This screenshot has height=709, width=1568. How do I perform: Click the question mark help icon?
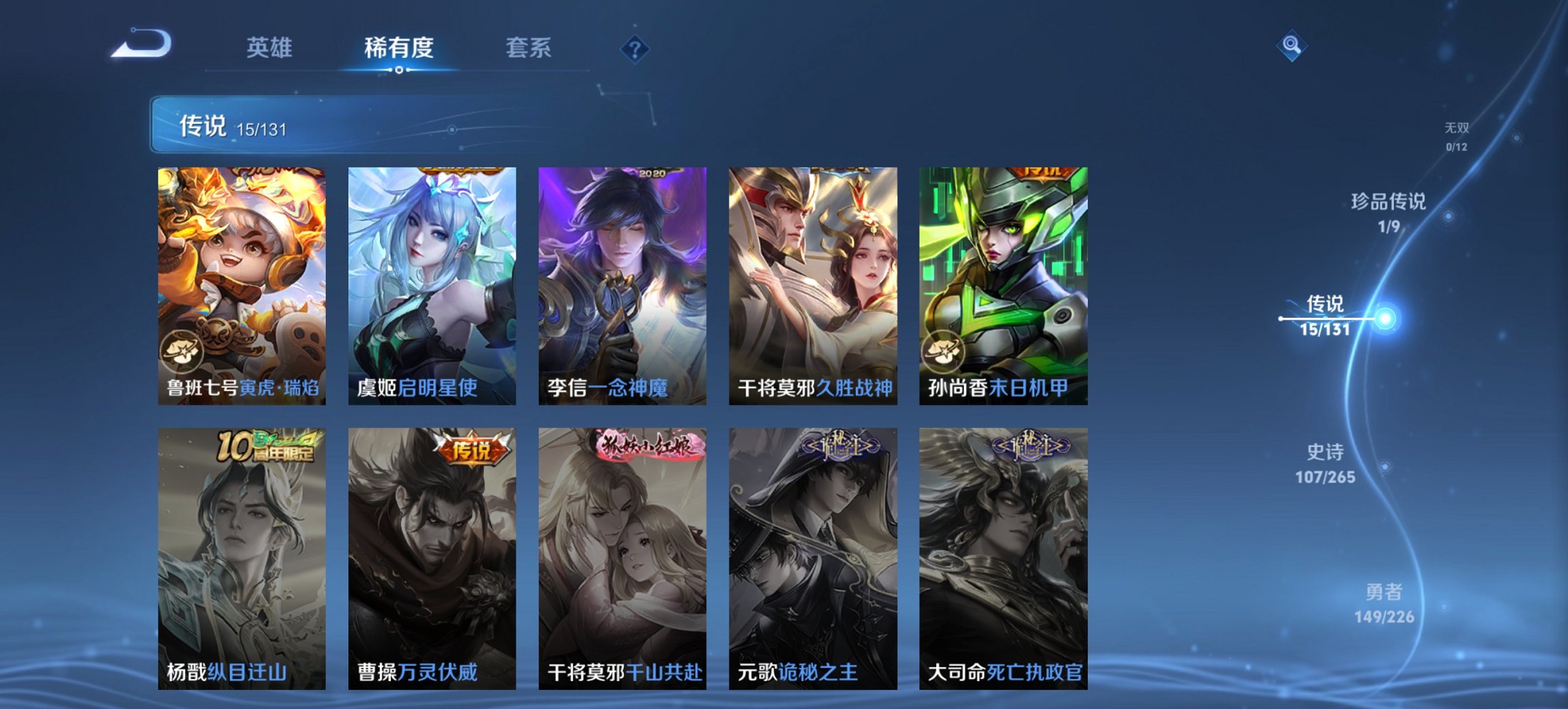click(634, 48)
